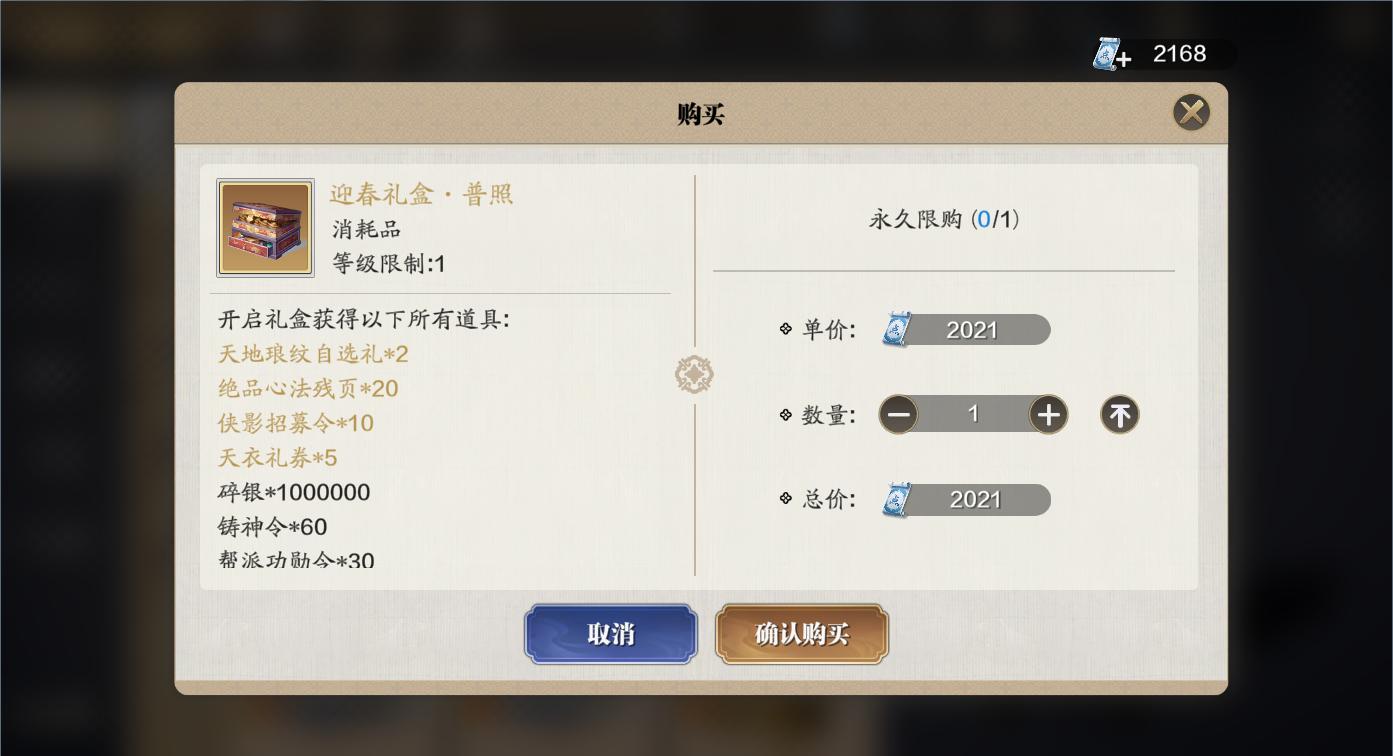Image resolution: width=1393 pixels, height=756 pixels.
Task: Close the 购买 purchase dialog
Action: (x=1190, y=112)
